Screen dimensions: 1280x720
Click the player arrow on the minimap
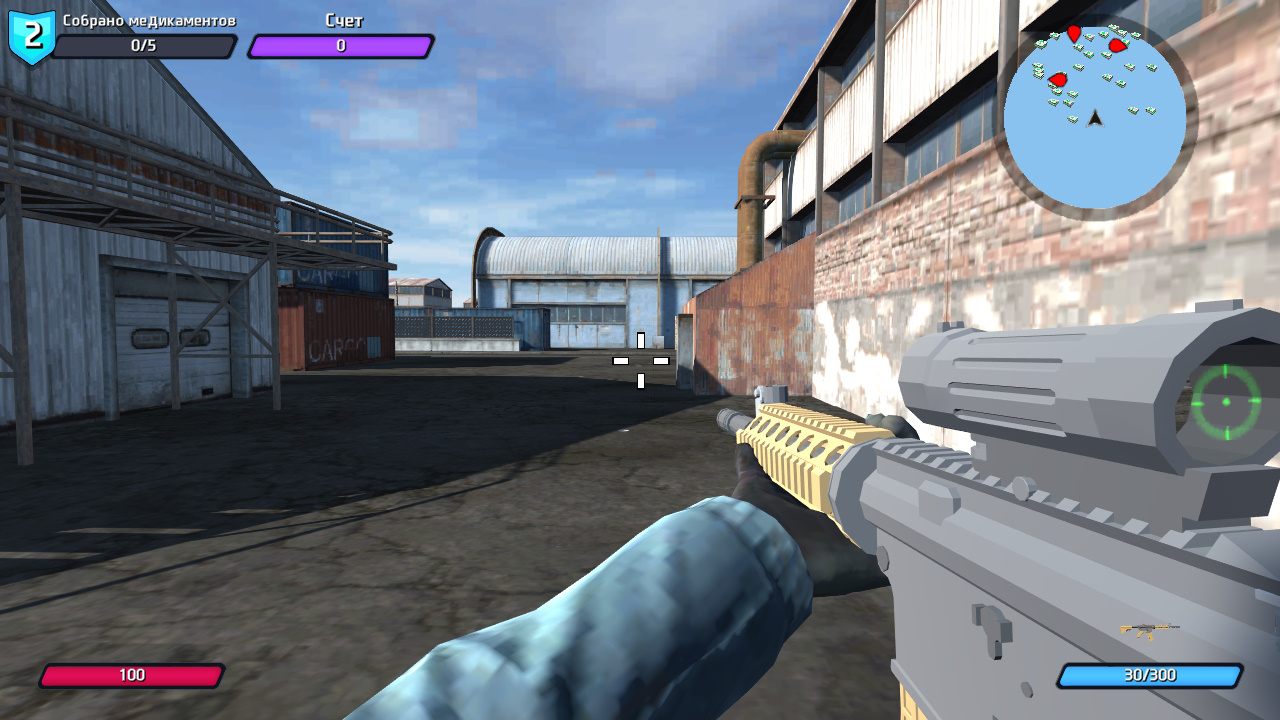(x=1094, y=118)
